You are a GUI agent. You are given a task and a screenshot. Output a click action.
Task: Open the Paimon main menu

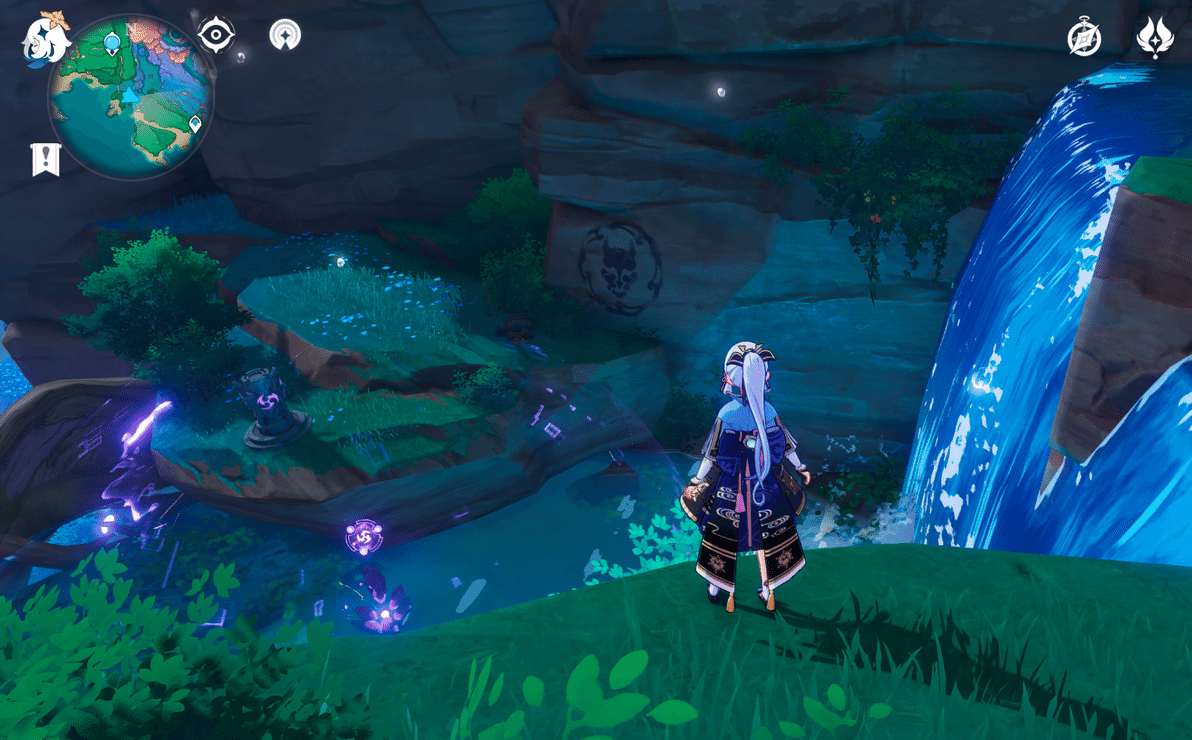point(46,40)
